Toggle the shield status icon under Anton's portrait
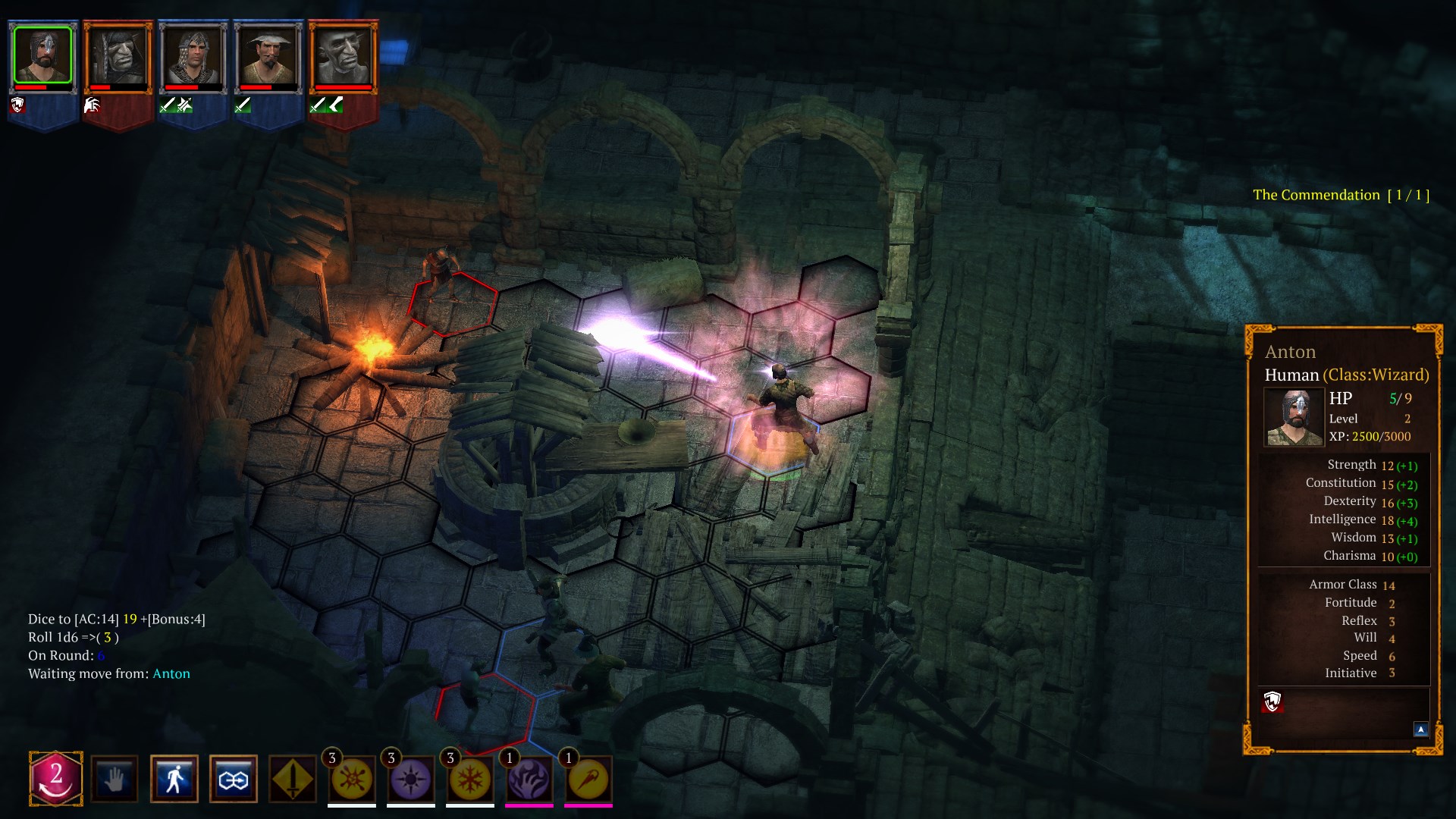Screen dimensions: 1456x819 pos(19,106)
